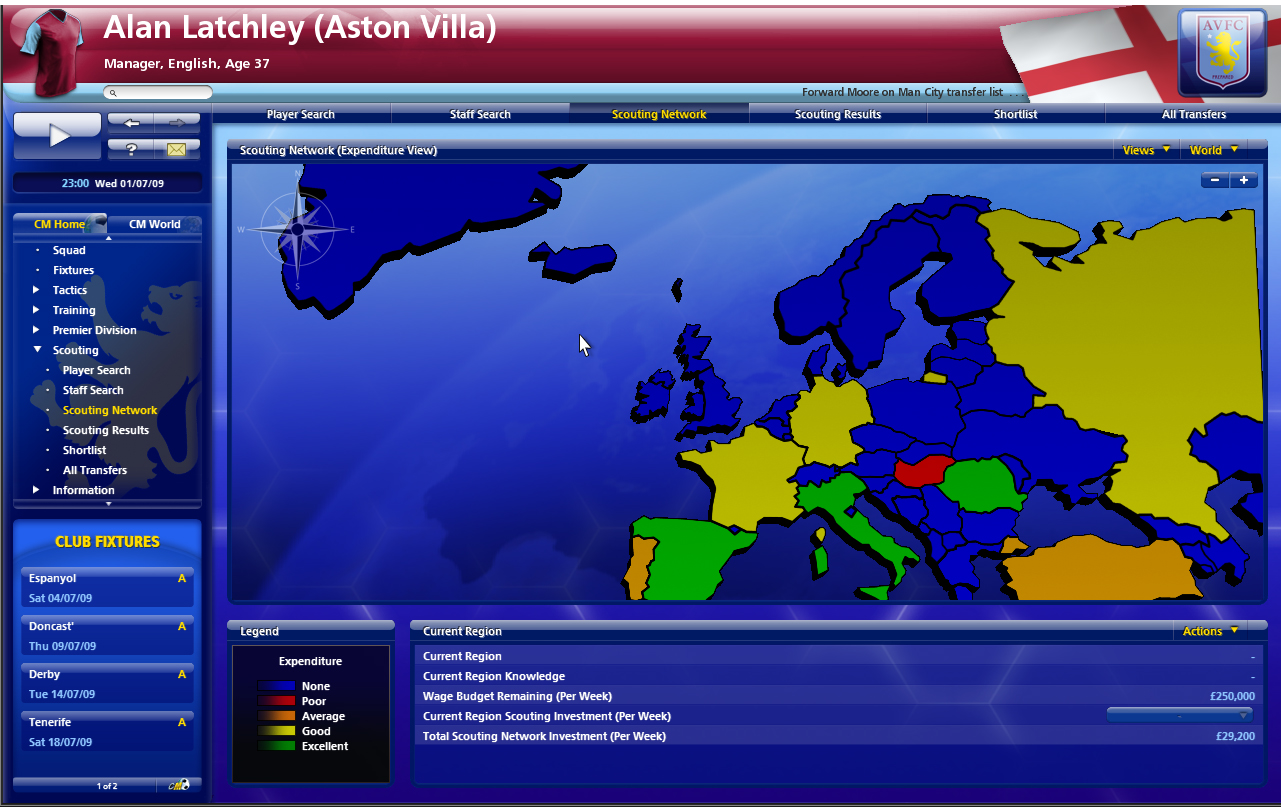
Task: Select the Espanyol fixture entry
Action: coord(107,587)
